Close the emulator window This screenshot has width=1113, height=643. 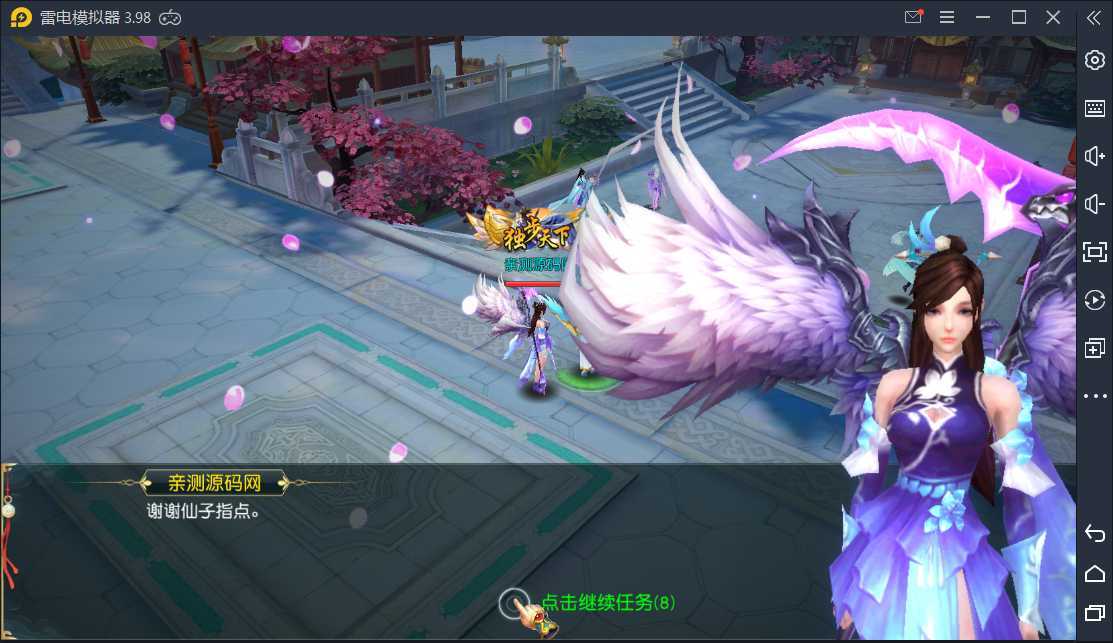1053,17
